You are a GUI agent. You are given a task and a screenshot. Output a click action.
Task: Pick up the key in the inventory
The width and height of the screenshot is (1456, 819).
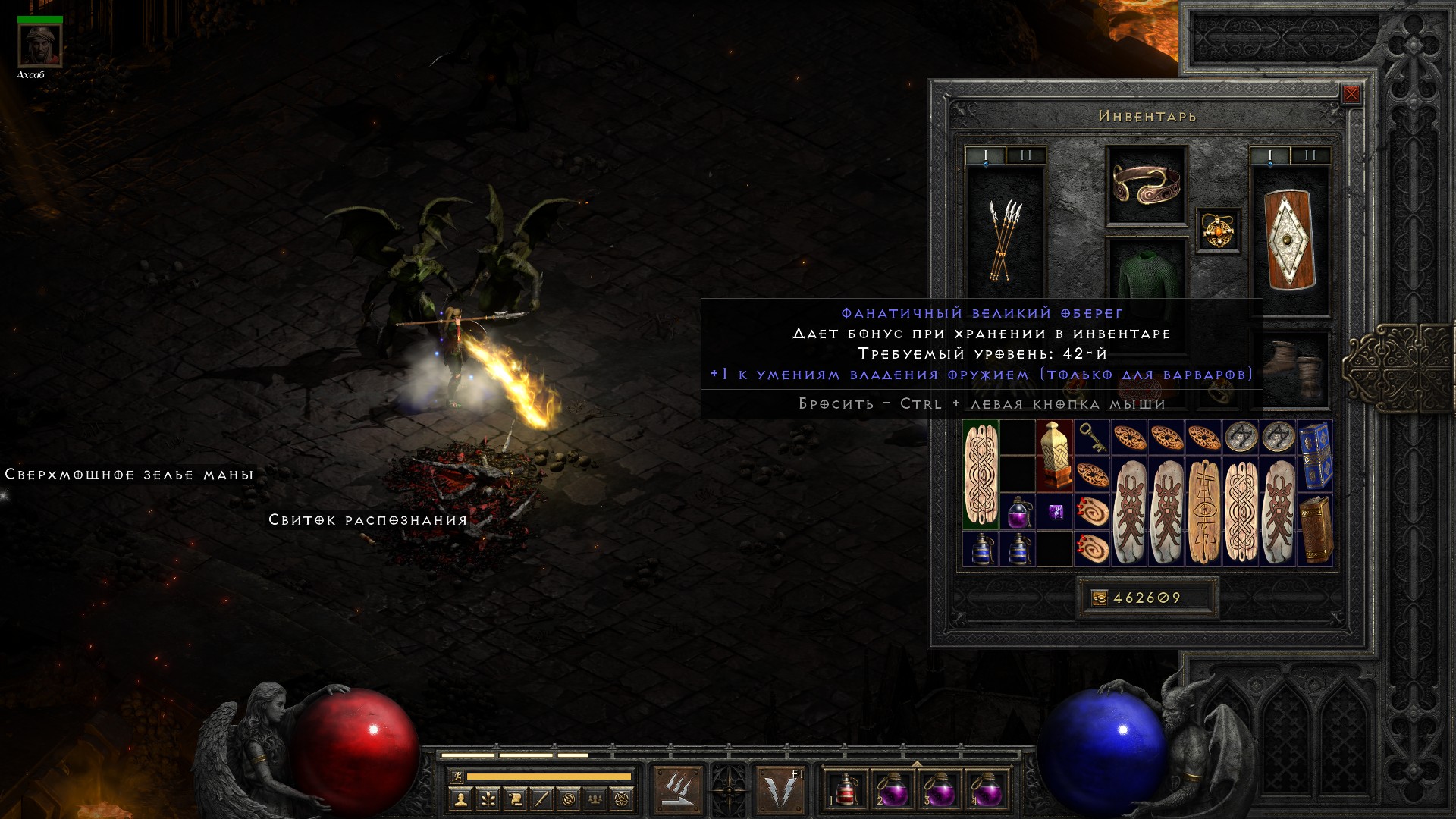tap(1092, 438)
